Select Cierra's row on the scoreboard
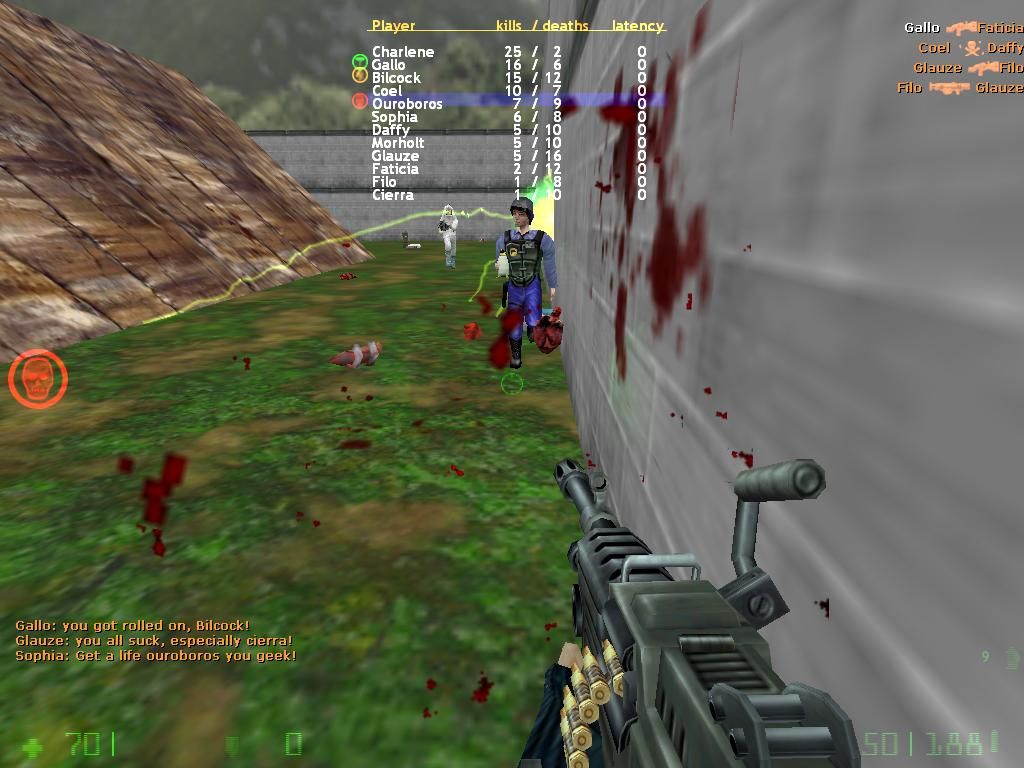The width and height of the screenshot is (1024, 768). tap(392, 195)
